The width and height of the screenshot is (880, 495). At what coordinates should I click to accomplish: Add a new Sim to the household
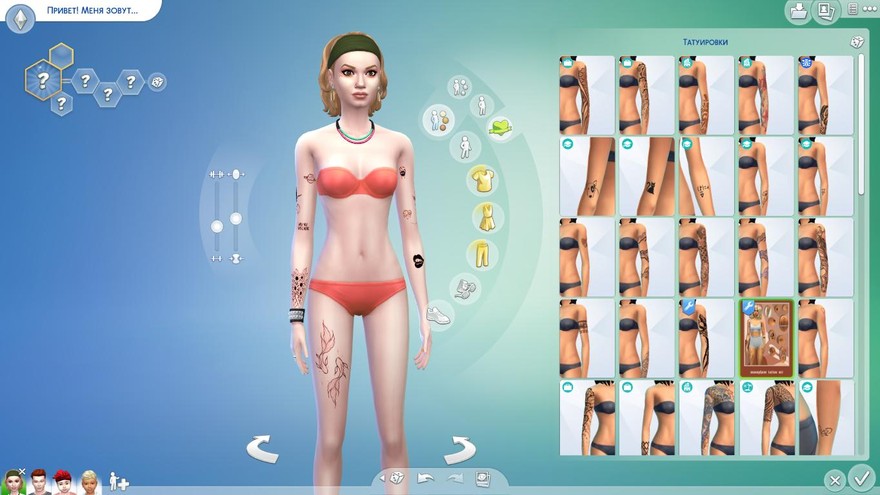119,481
